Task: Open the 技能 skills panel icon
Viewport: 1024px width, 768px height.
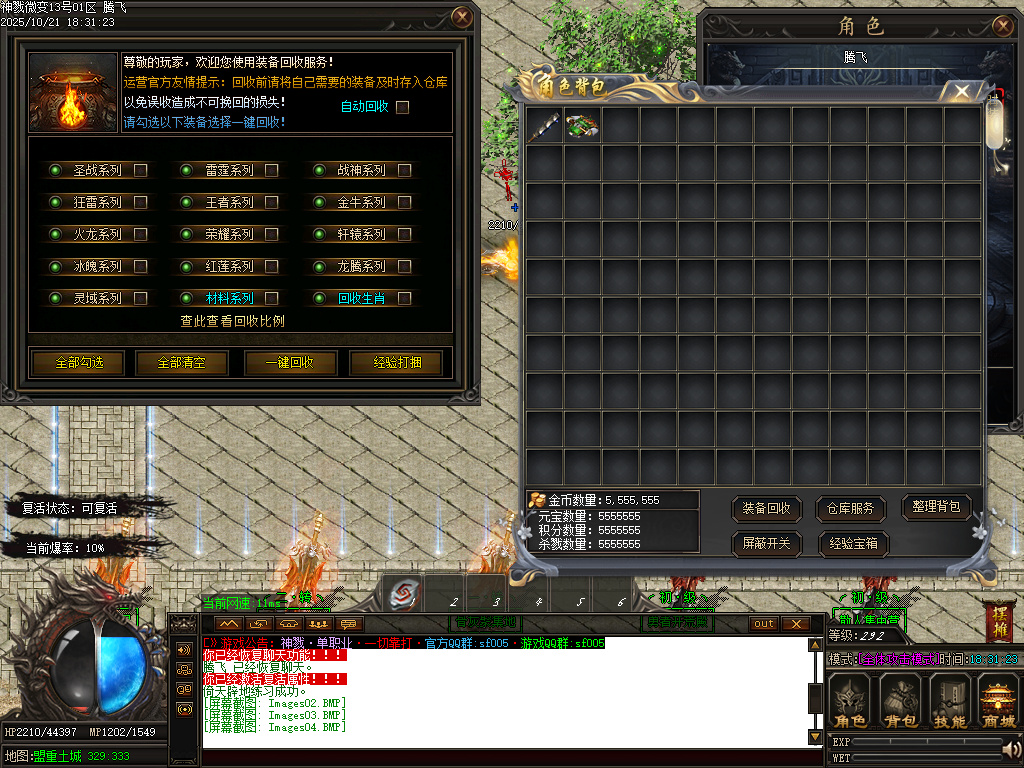Action: tap(950, 701)
